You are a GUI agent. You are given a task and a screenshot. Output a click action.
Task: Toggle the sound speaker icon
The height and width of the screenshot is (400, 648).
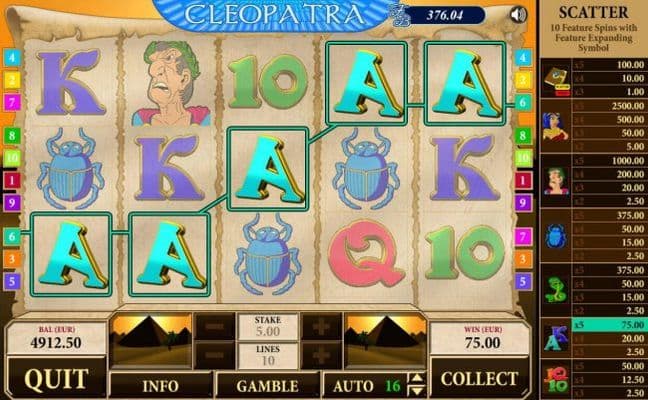pos(517,14)
